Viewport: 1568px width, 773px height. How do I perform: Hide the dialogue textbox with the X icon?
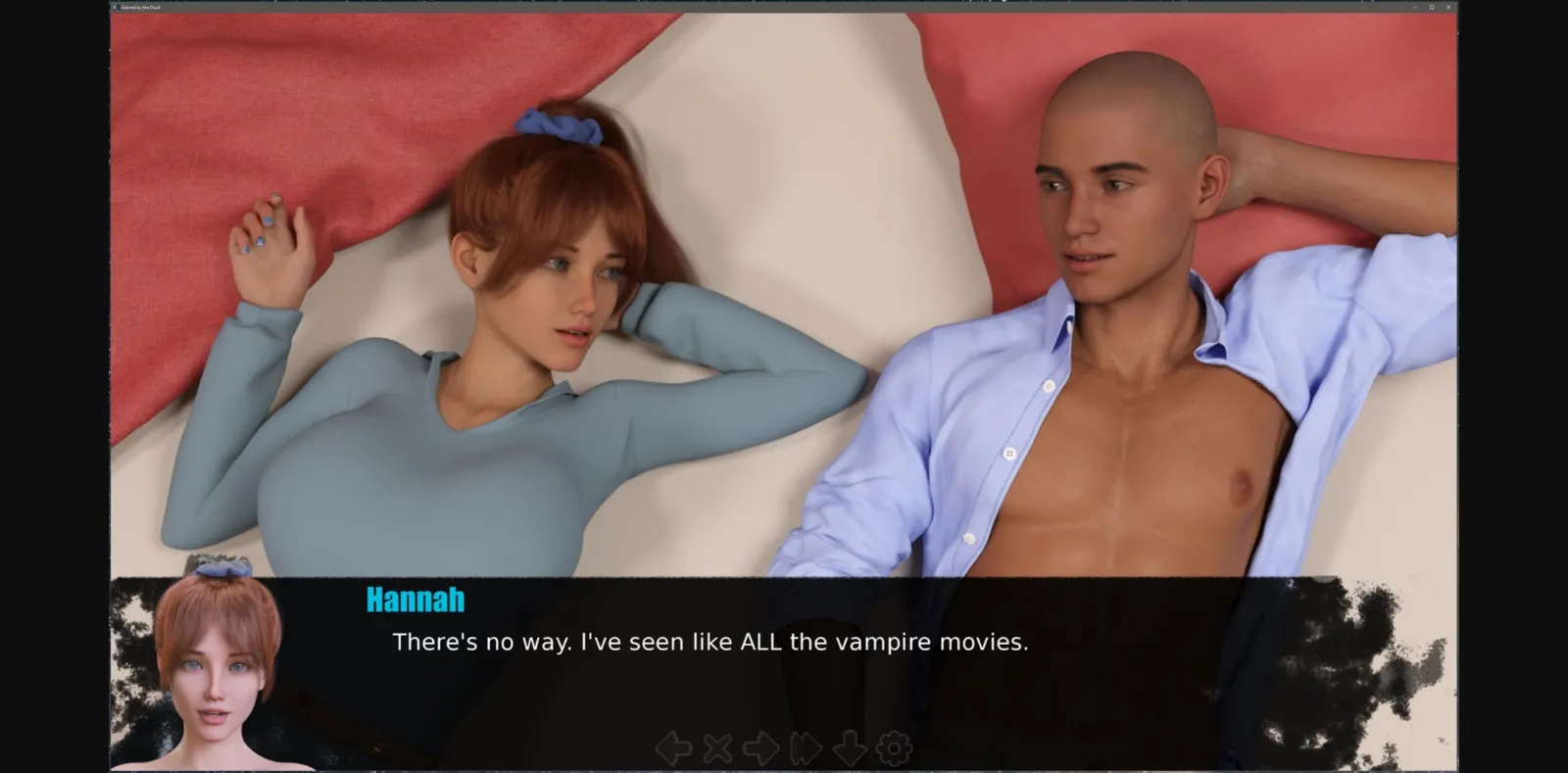click(x=716, y=748)
